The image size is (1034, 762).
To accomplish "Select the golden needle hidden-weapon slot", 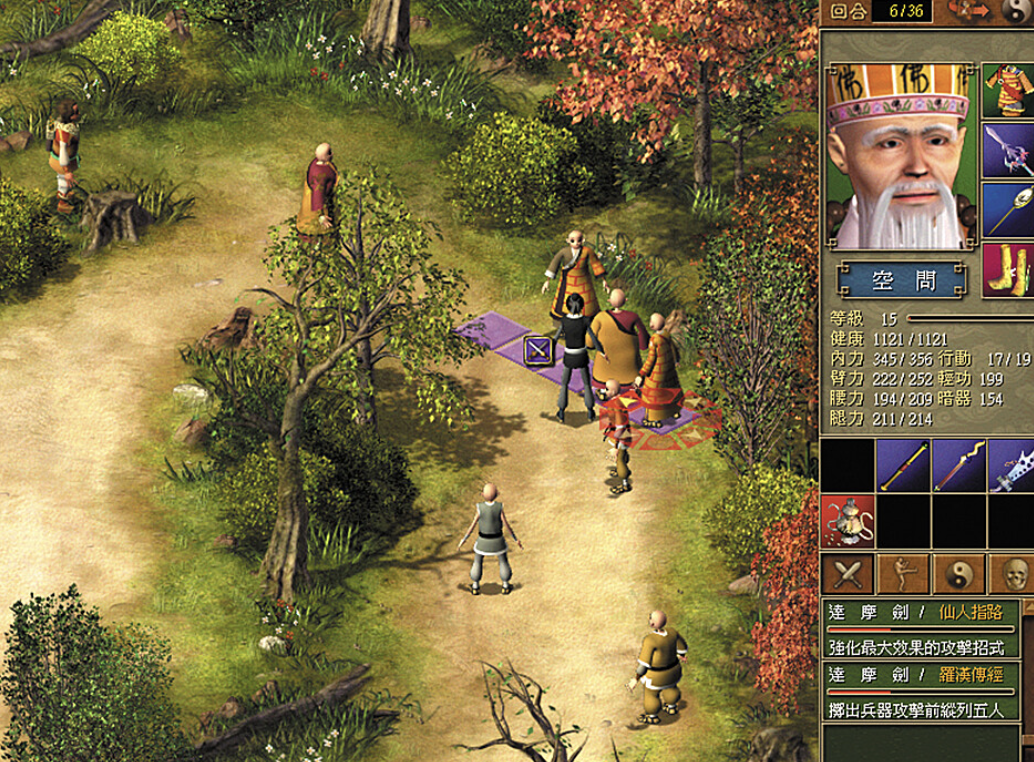I will 1008,209.
